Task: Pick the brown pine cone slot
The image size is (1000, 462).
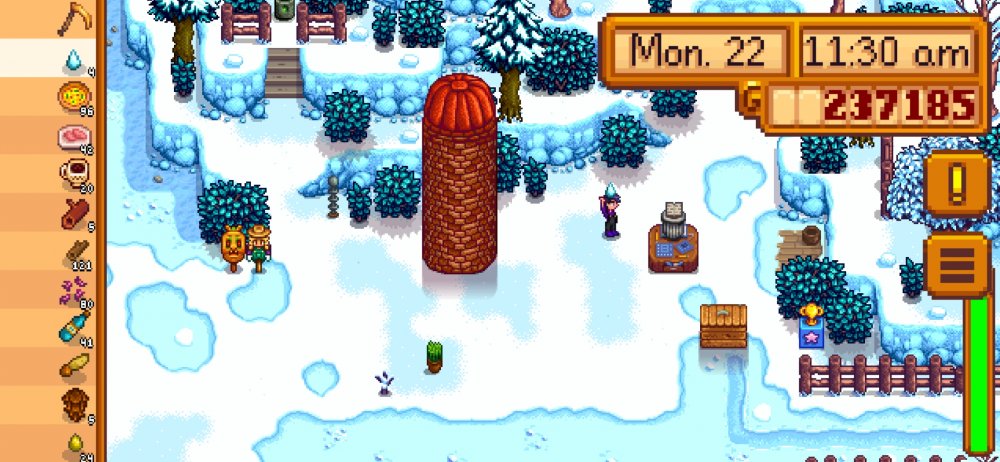Action: 74,404
